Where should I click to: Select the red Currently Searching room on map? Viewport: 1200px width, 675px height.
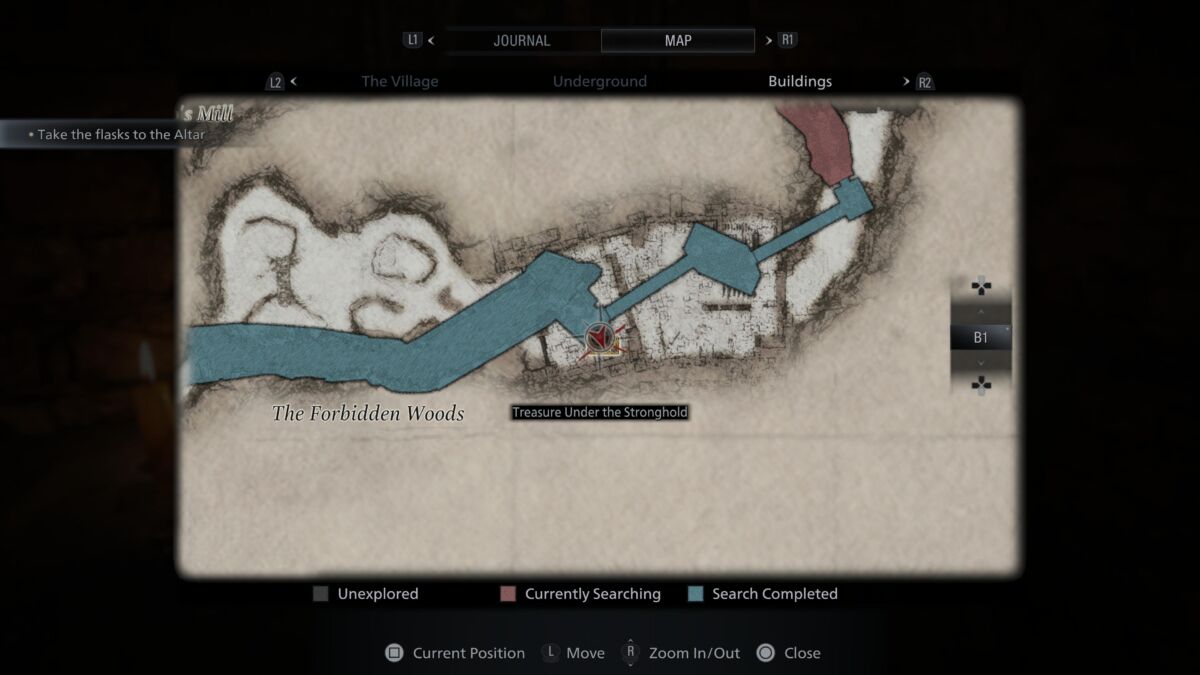[820, 140]
